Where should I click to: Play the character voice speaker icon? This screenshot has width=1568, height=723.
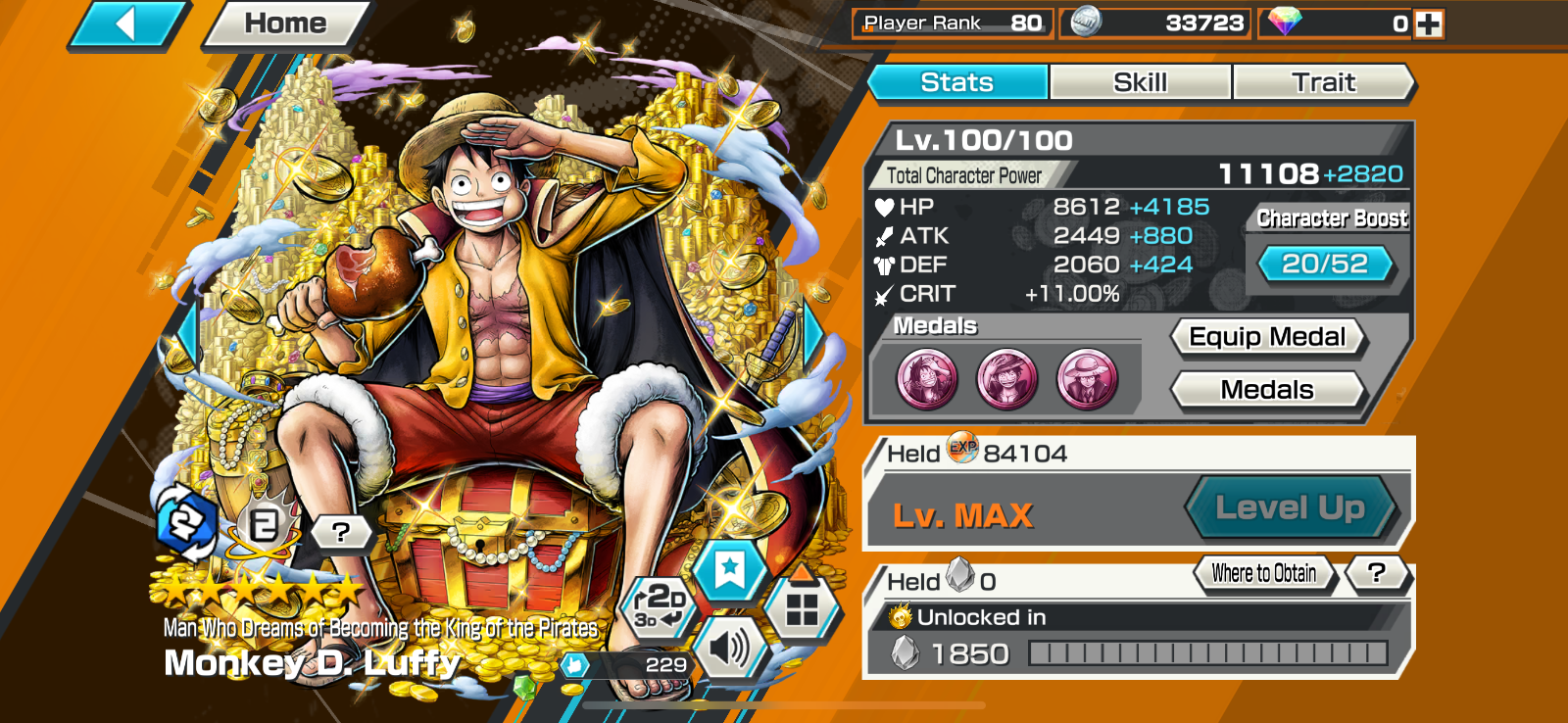point(728,648)
